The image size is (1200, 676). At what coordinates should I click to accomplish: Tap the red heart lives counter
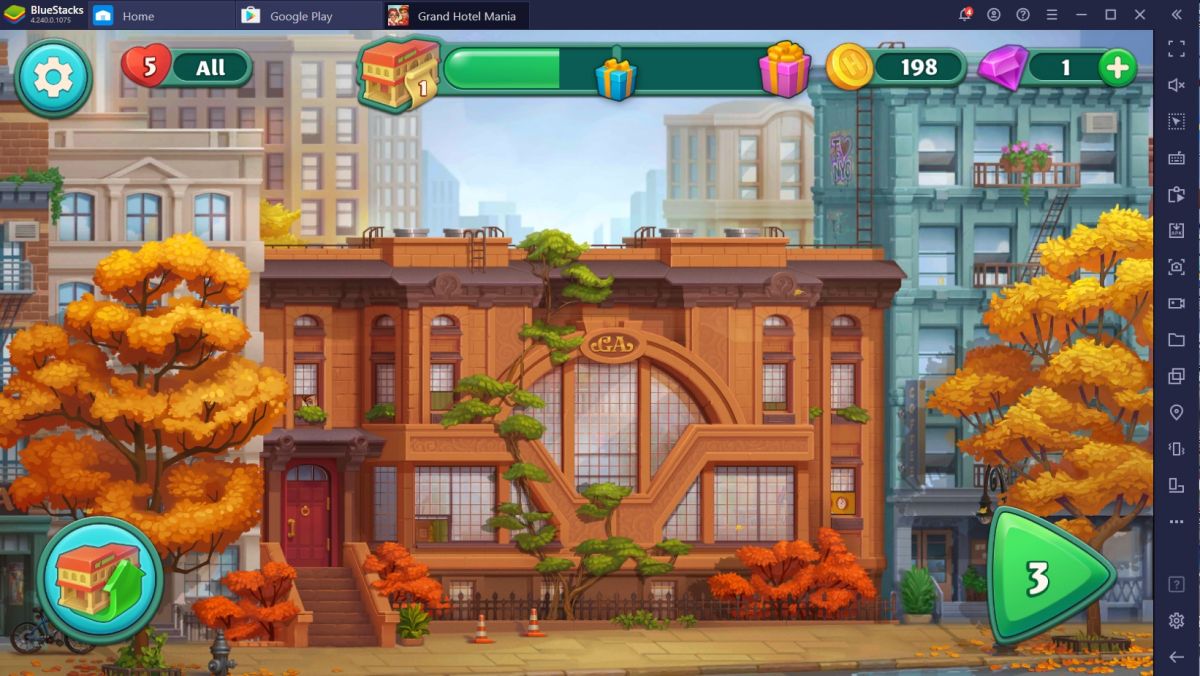click(146, 67)
